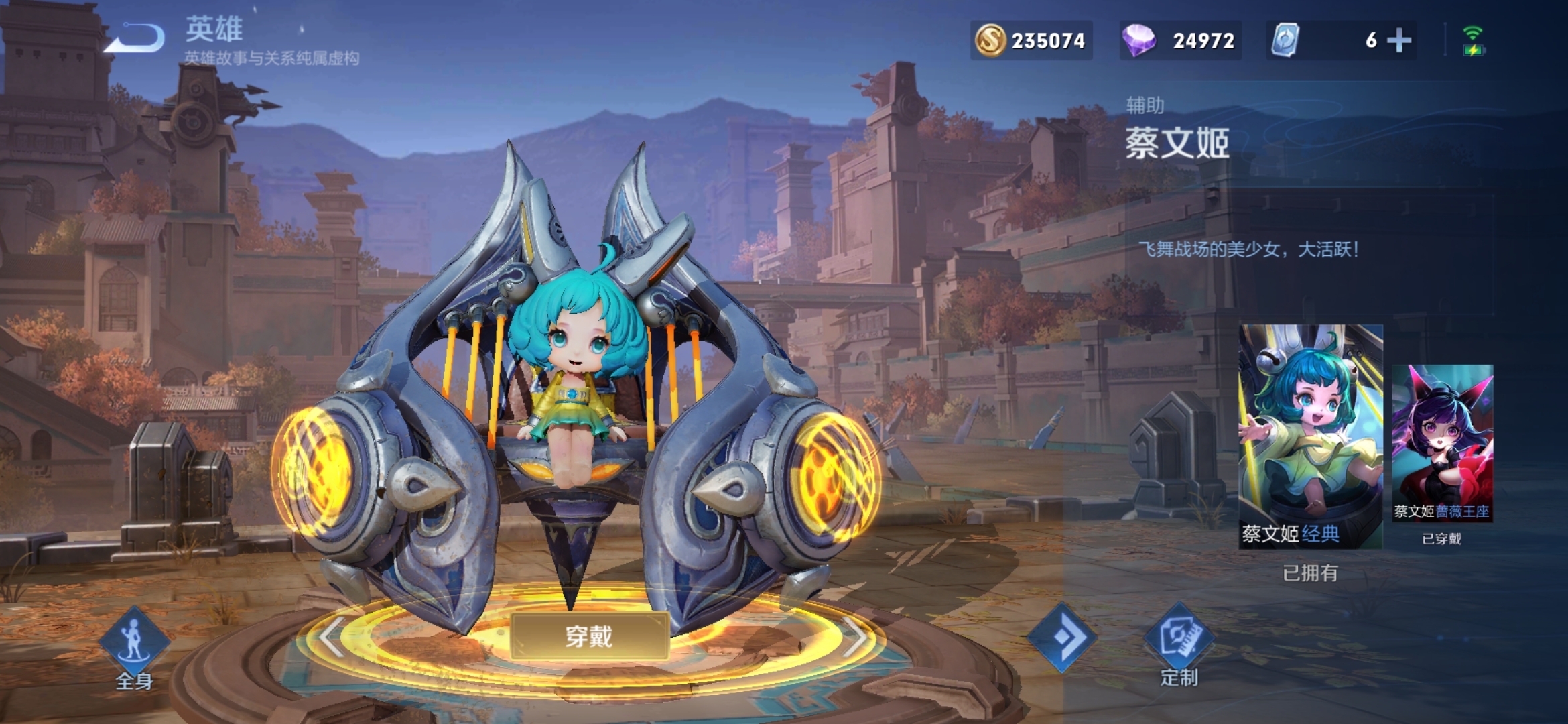Add more skin tickets with plus button
The image size is (1568, 724).
1398,40
